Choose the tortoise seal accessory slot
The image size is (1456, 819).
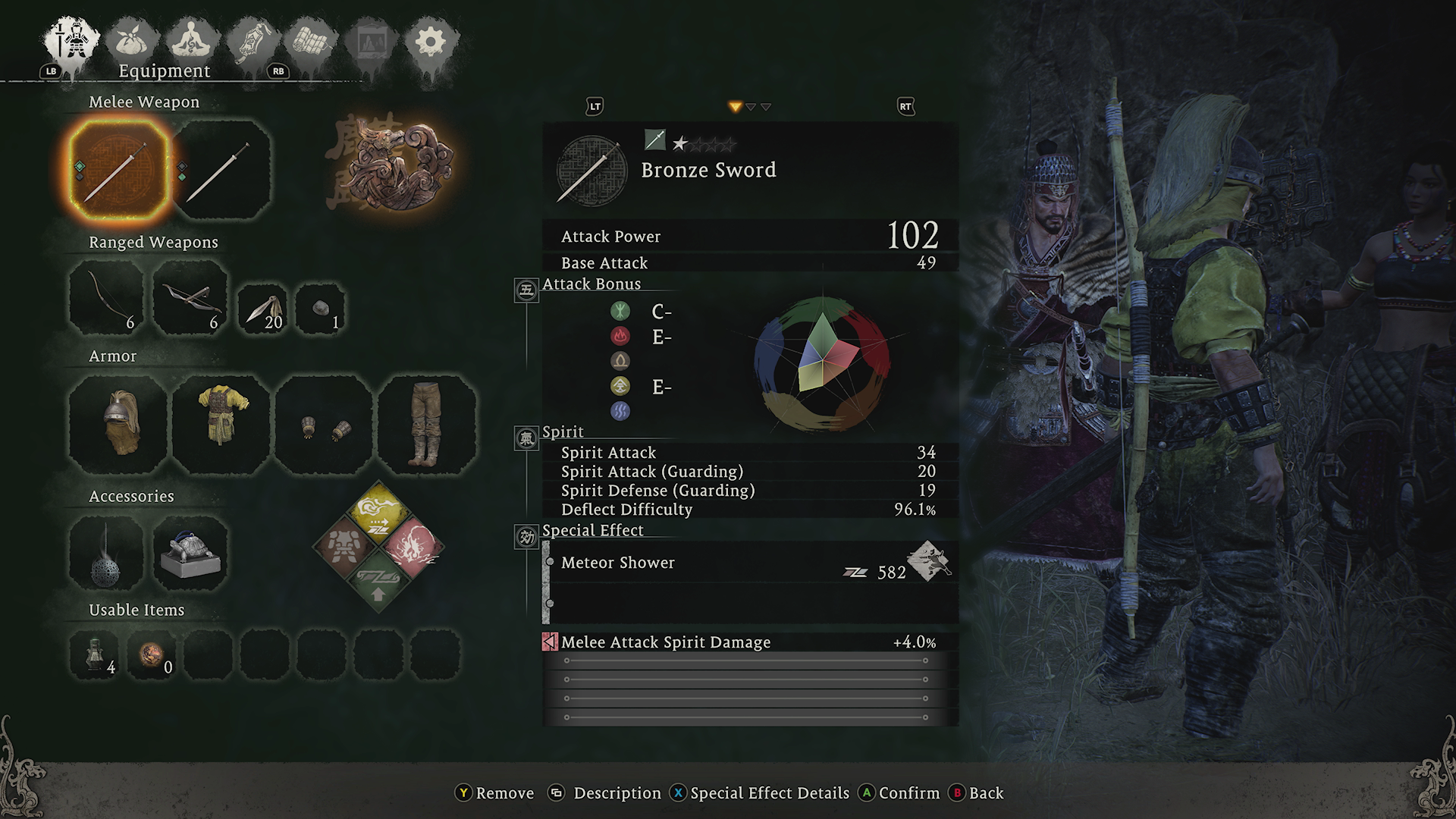190,554
